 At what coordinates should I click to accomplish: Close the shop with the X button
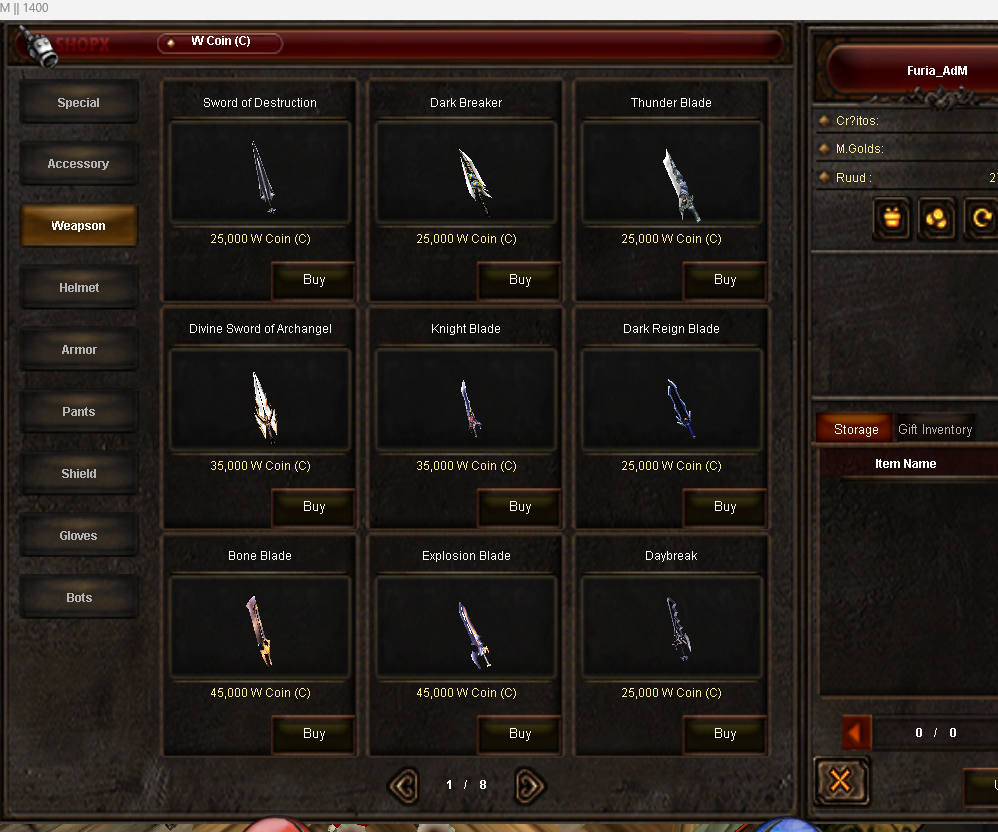click(x=840, y=781)
